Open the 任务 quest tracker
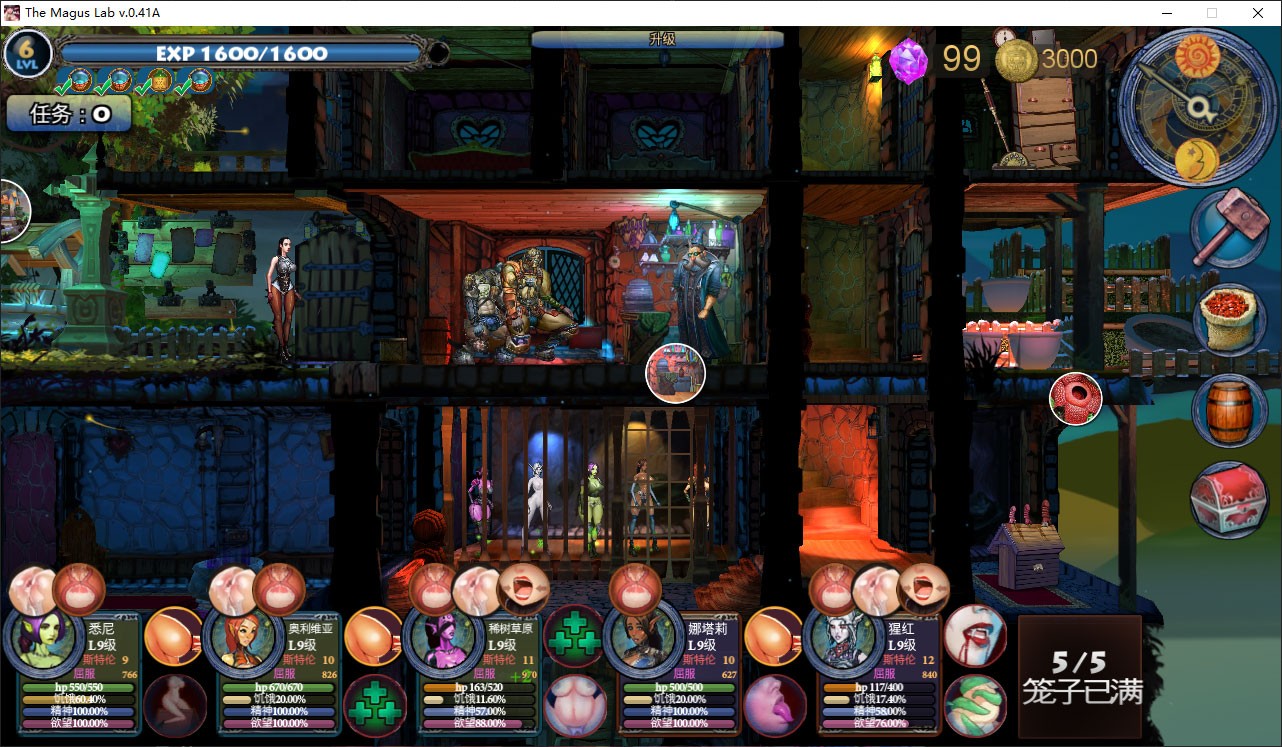This screenshot has height=747, width=1282. (69, 114)
